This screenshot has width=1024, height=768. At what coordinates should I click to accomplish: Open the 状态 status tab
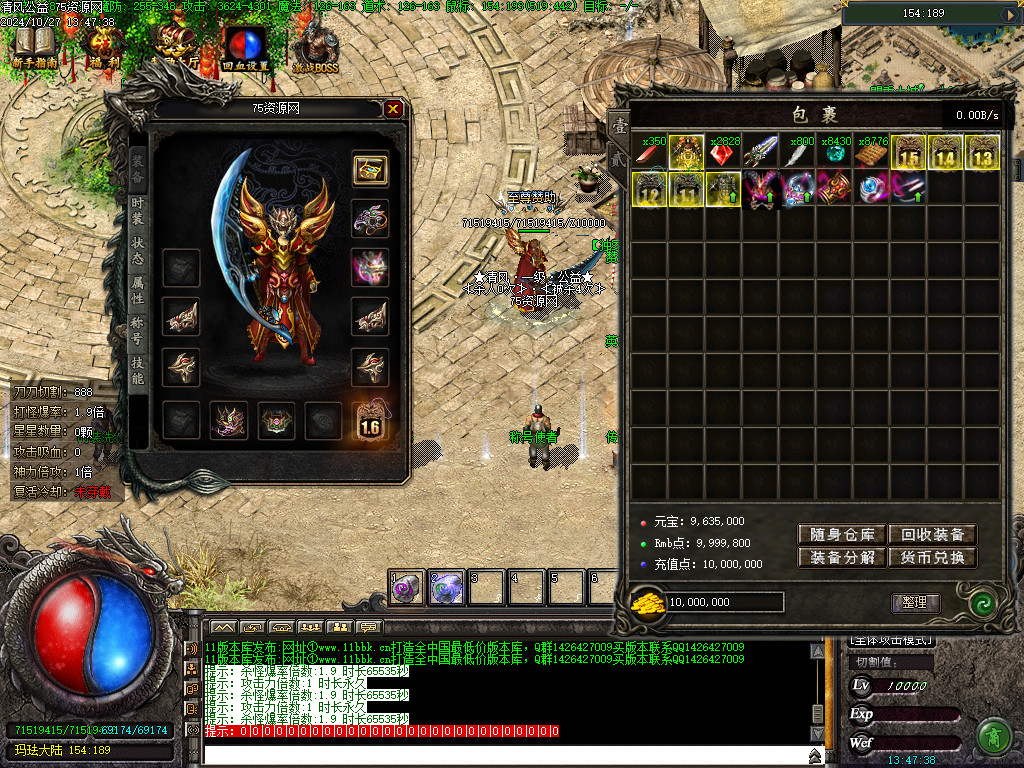coord(138,251)
